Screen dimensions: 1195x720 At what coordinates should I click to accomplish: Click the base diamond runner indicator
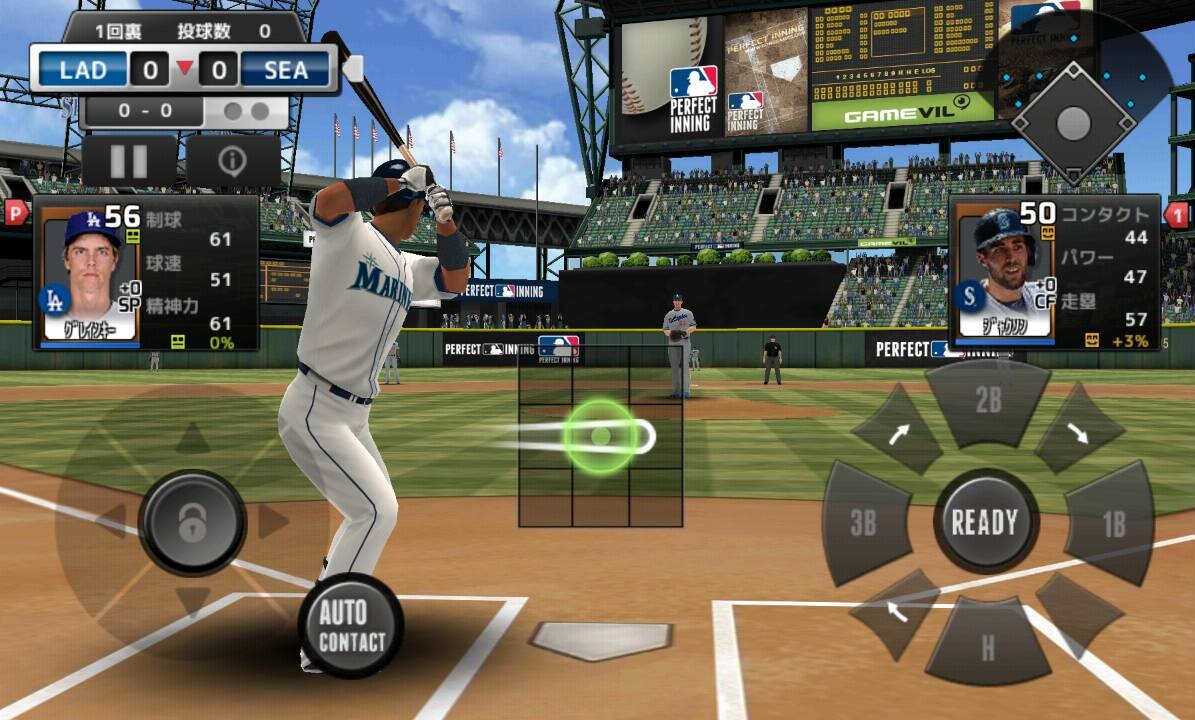tap(1072, 123)
